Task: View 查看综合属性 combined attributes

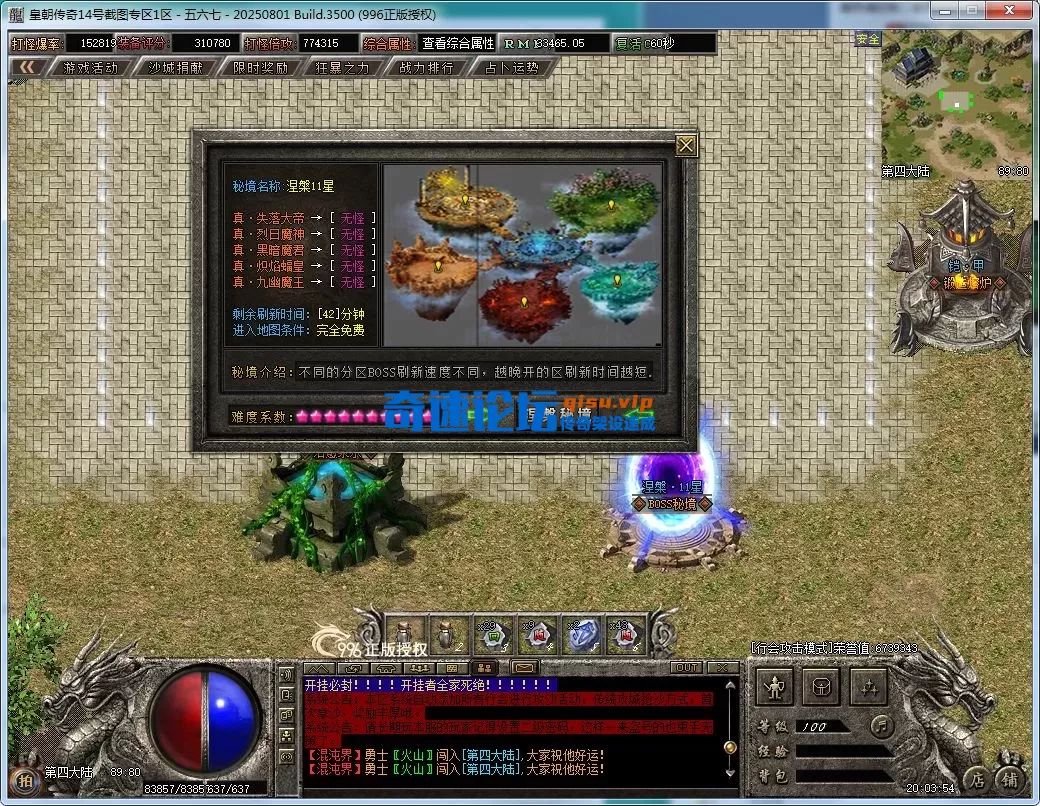Action: 457,43
